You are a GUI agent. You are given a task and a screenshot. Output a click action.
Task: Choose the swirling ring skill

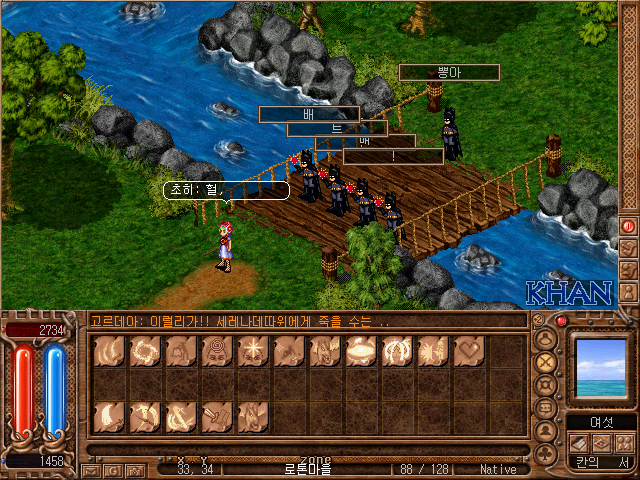coord(144,351)
